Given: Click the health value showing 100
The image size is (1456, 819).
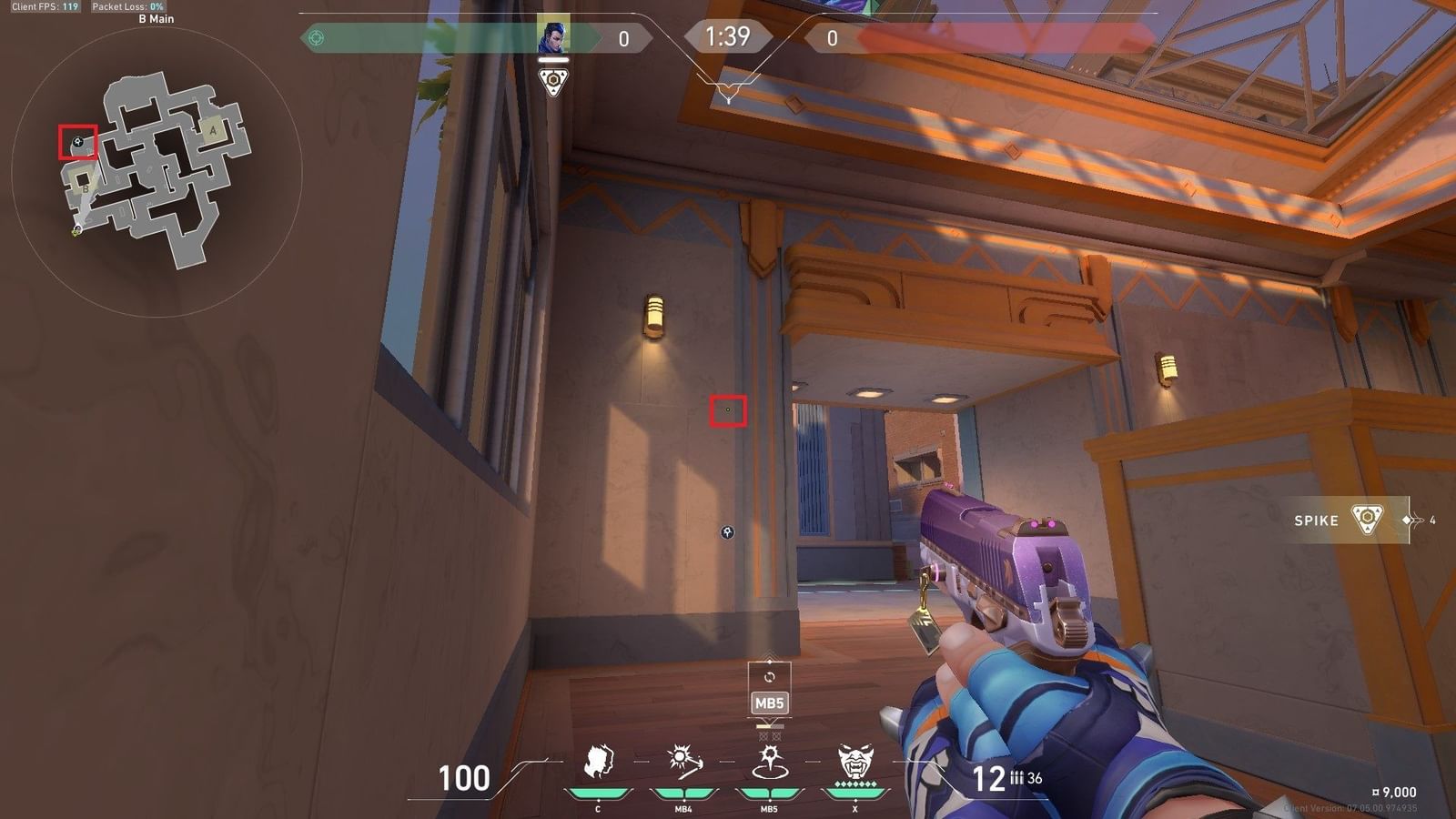Looking at the screenshot, I should pyautogui.click(x=466, y=778).
